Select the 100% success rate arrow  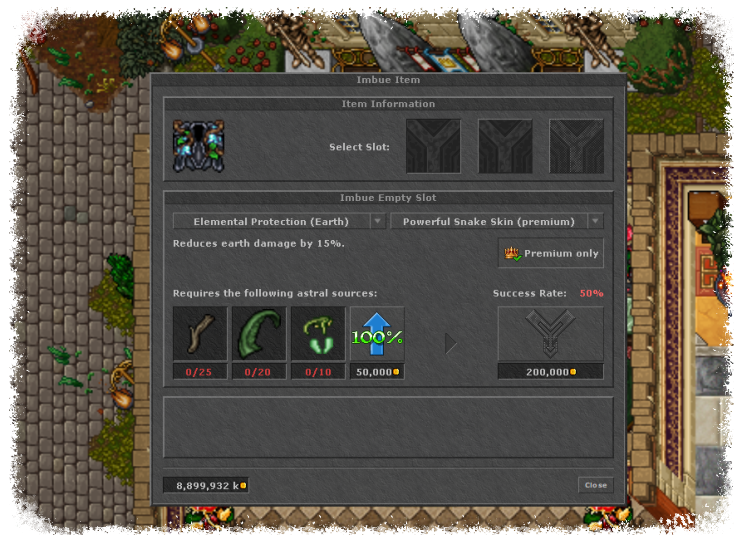pos(377,334)
